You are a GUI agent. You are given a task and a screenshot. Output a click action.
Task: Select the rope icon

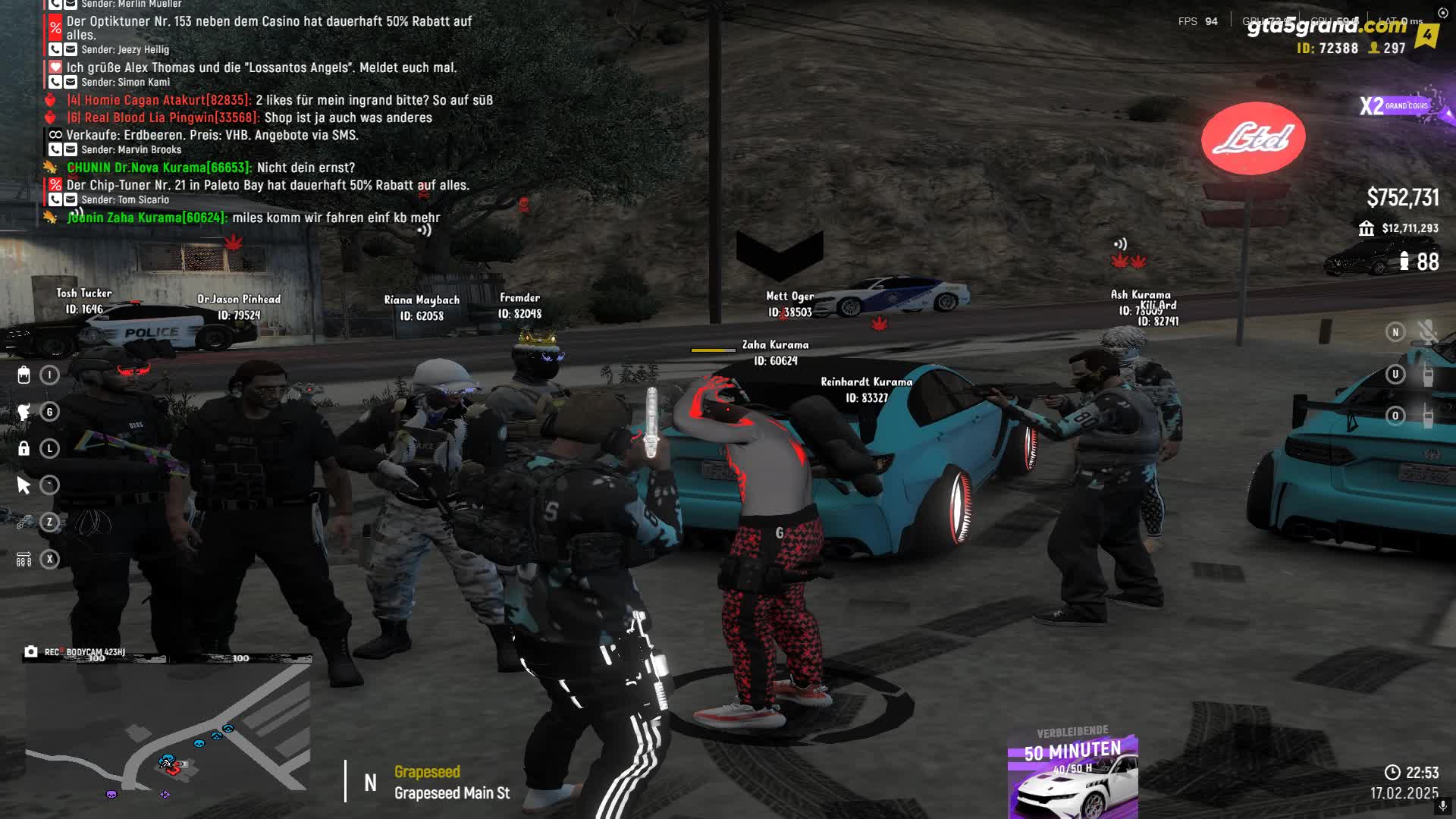(x=24, y=522)
